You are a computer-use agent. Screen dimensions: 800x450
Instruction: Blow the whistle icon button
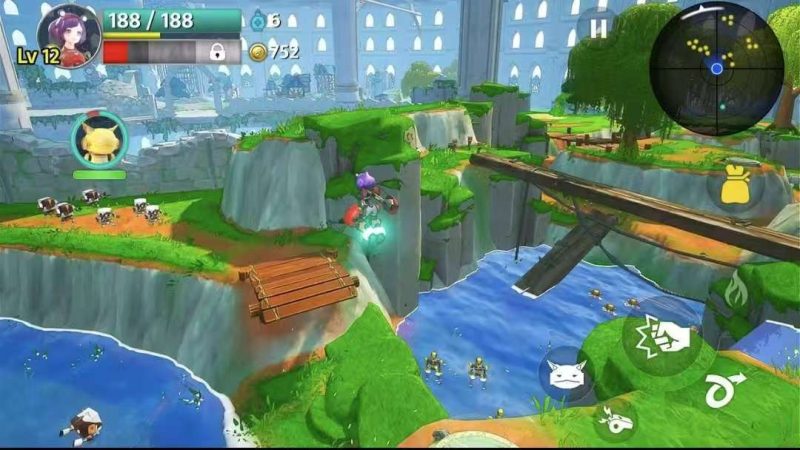(x=617, y=419)
